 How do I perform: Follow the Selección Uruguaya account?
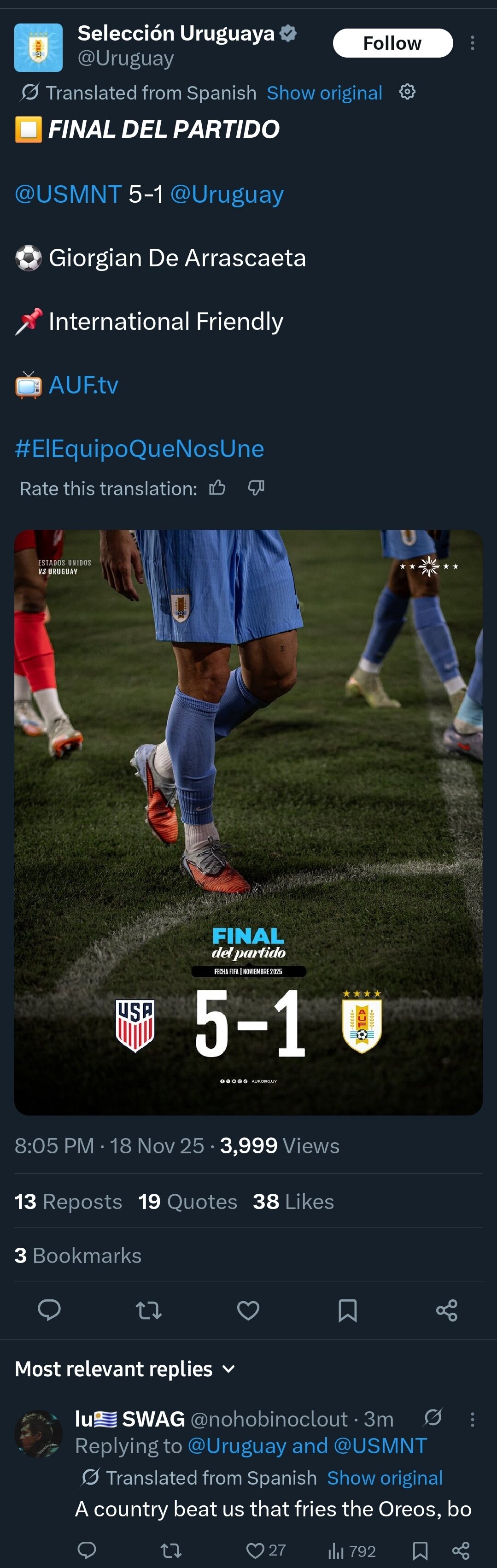point(392,43)
